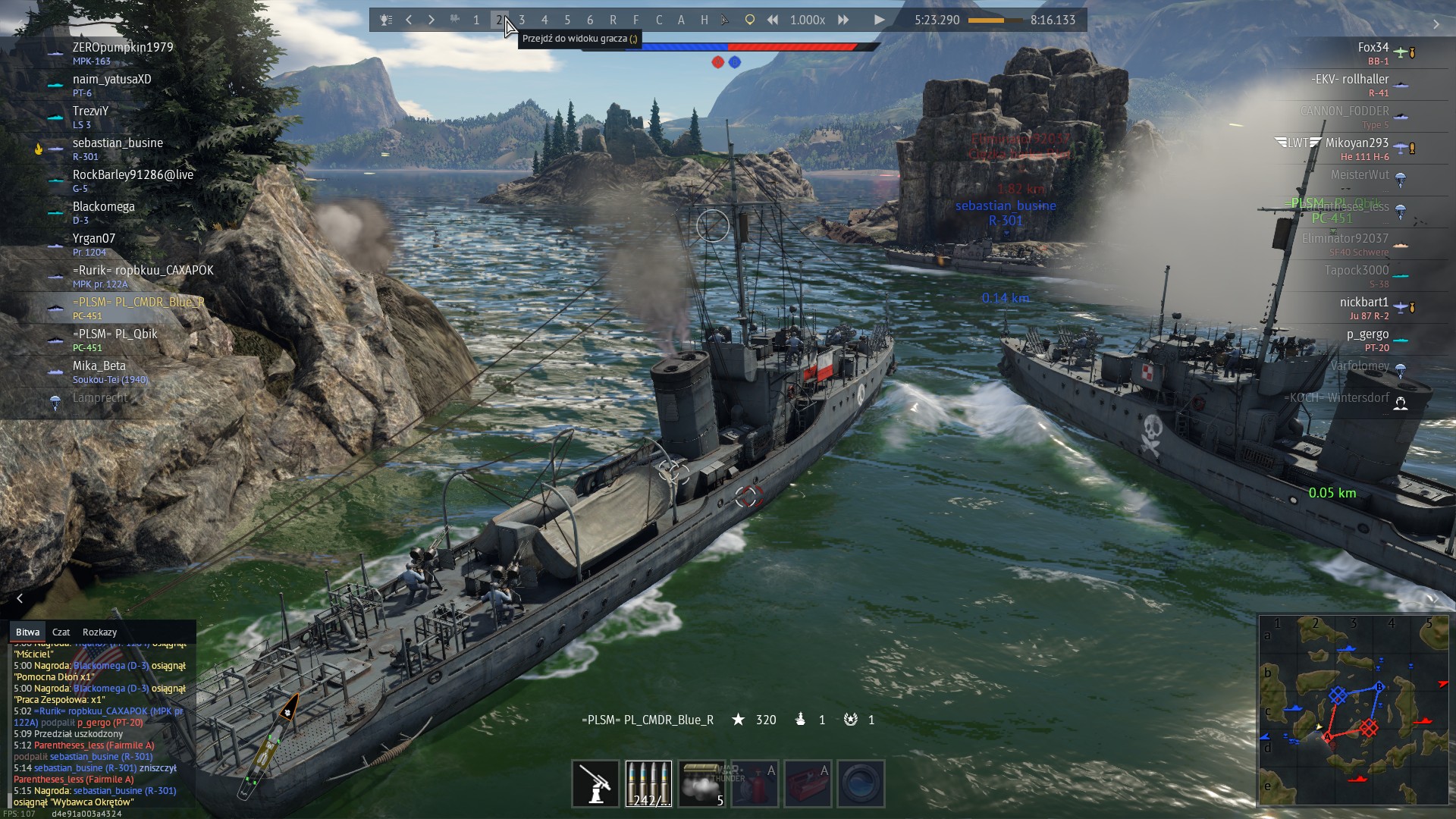Choose the R camera mode

click(613, 20)
